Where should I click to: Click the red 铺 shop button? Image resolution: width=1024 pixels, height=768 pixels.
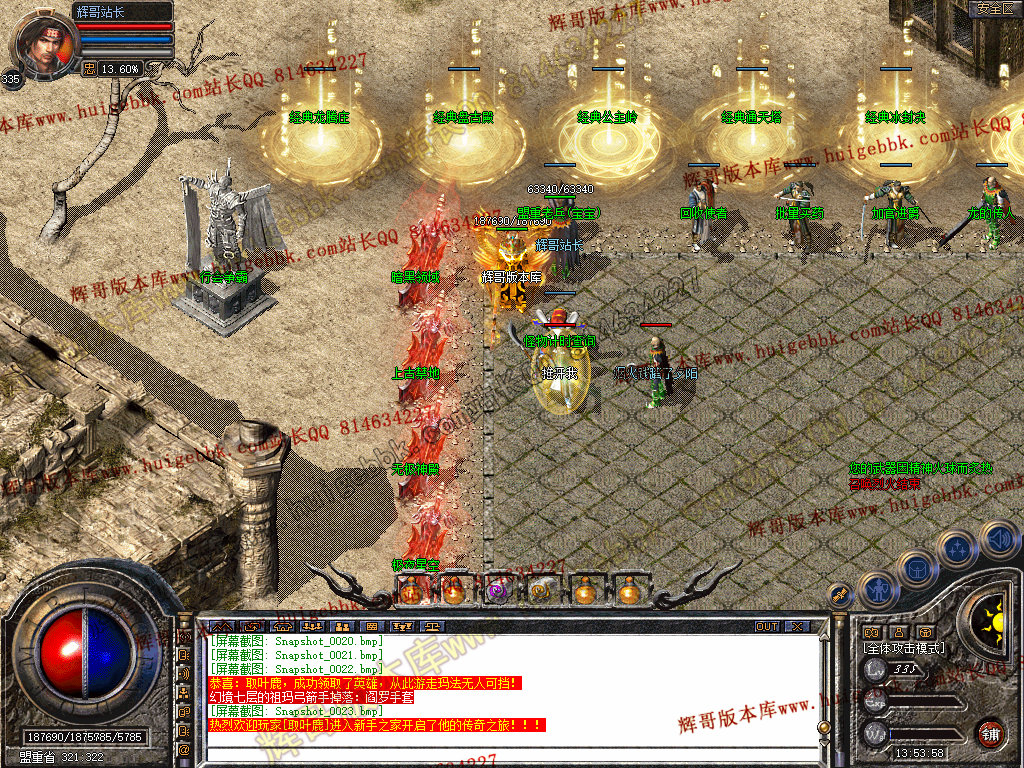[990, 733]
